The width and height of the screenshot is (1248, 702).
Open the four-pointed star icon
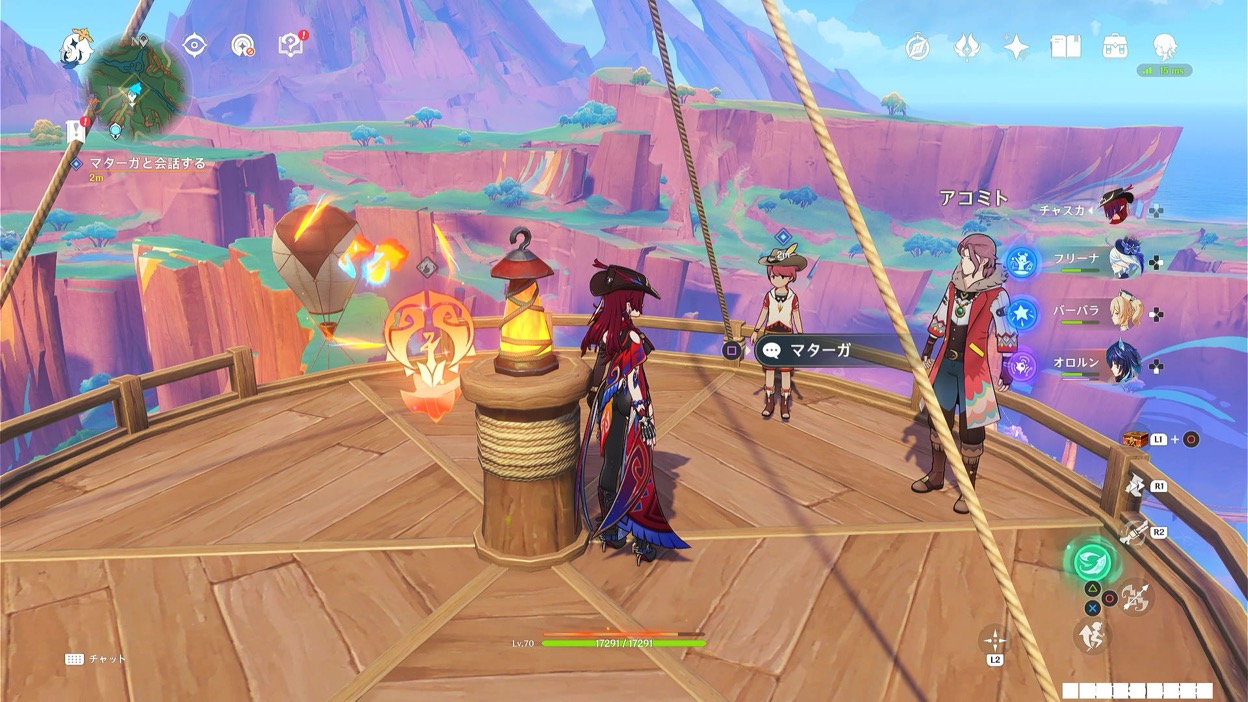1016,47
